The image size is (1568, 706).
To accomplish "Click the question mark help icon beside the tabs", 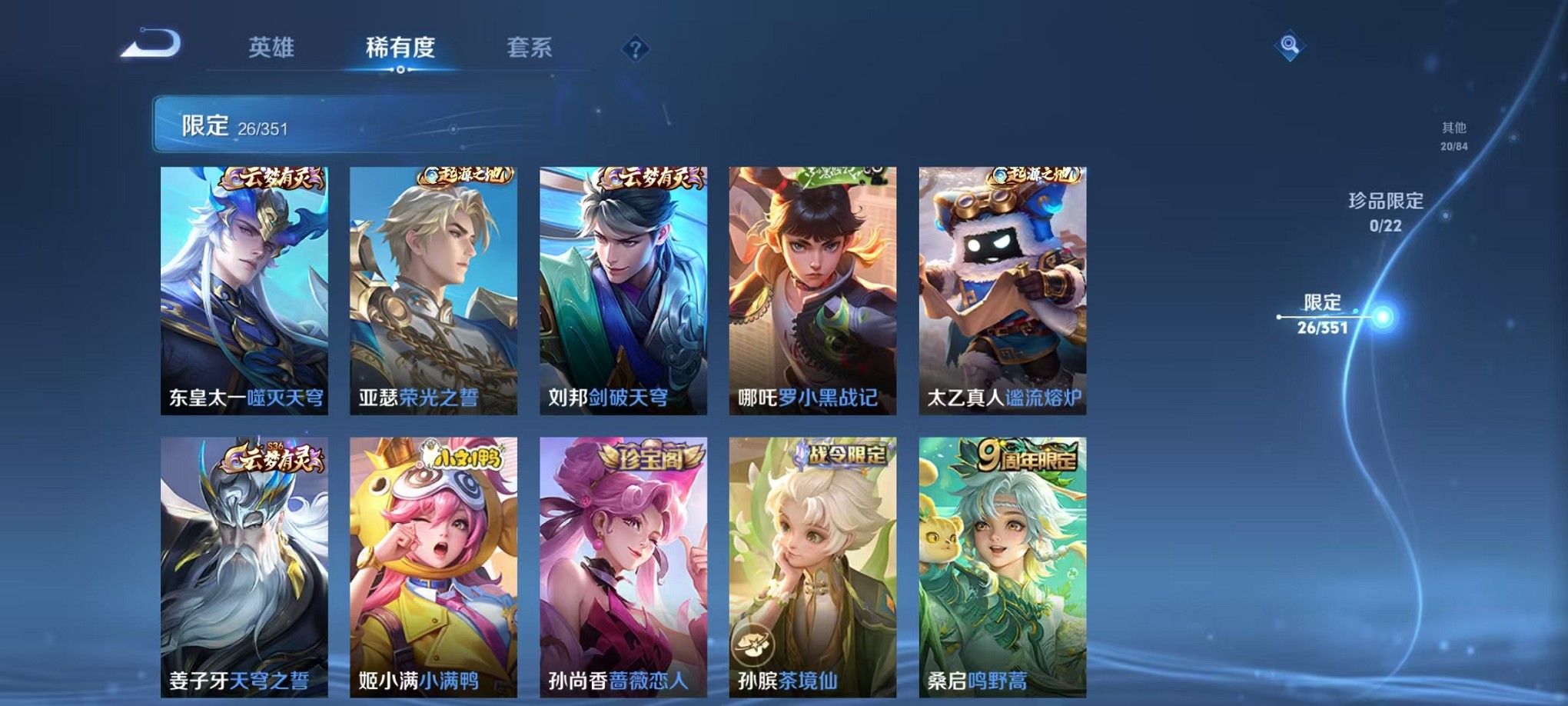I will point(635,49).
